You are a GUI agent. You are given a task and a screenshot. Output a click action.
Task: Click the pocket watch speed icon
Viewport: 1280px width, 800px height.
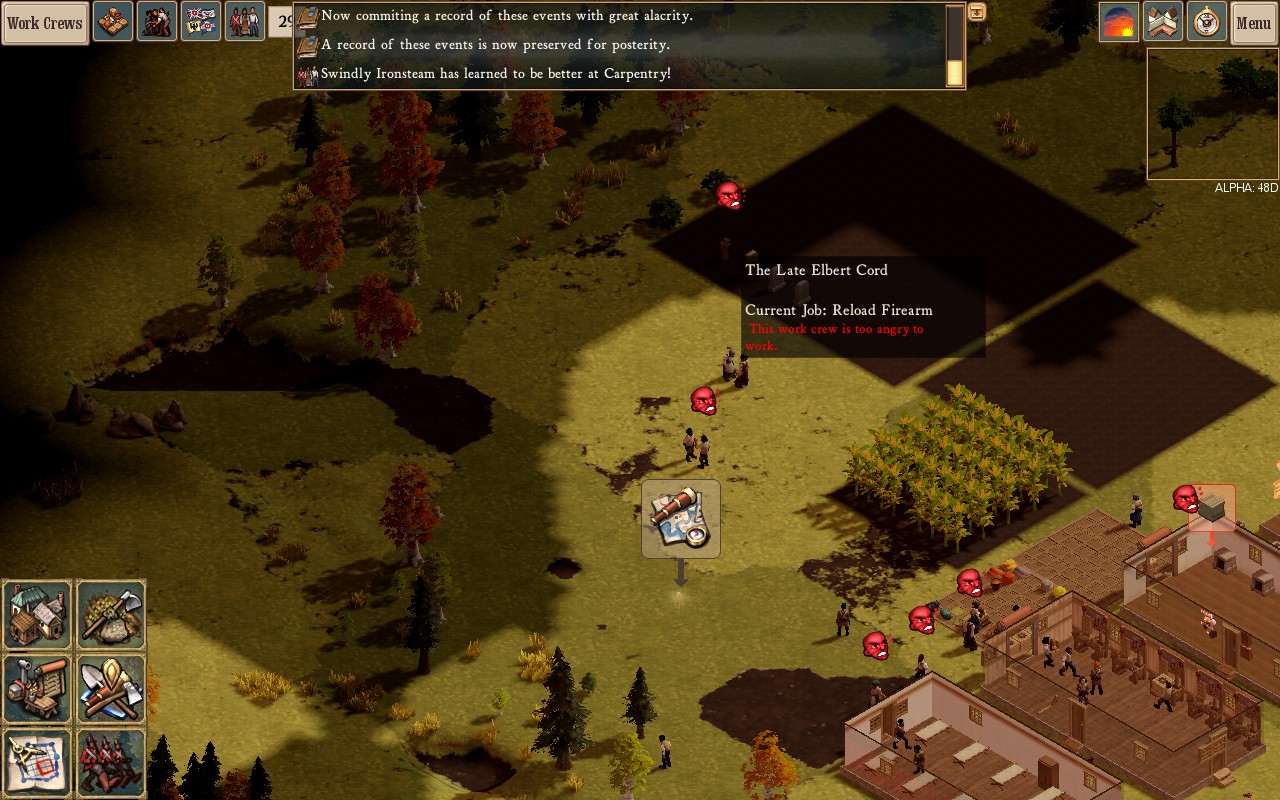tap(1207, 22)
